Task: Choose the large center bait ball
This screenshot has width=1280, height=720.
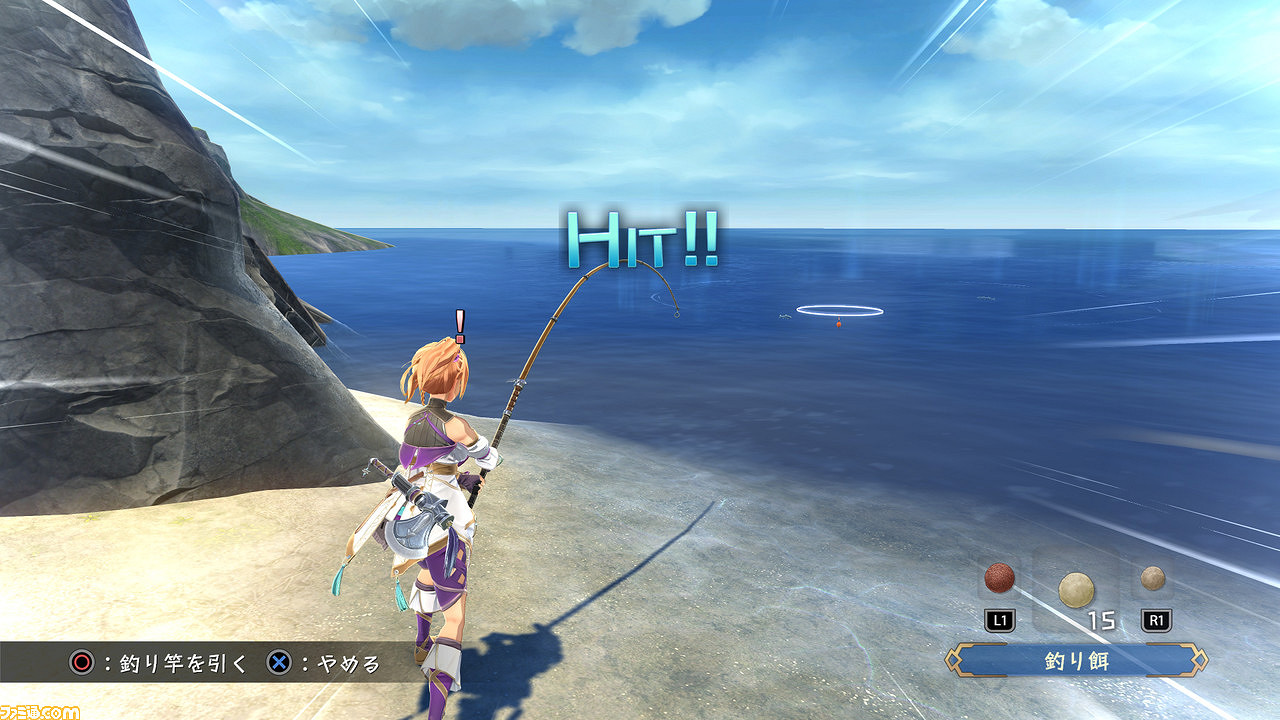Action: [1076, 590]
